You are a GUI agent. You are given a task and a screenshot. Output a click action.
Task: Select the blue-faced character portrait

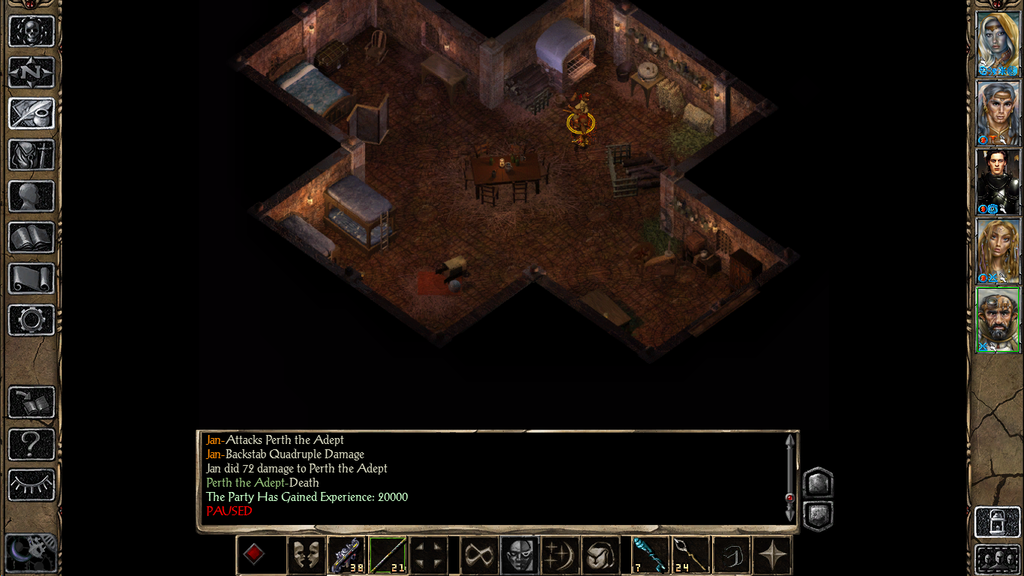pos(997,43)
